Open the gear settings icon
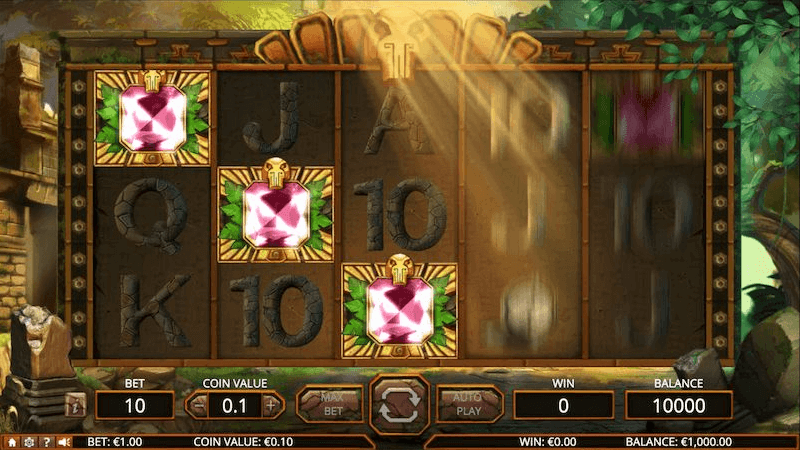800x450 pixels. pos(29,441)
